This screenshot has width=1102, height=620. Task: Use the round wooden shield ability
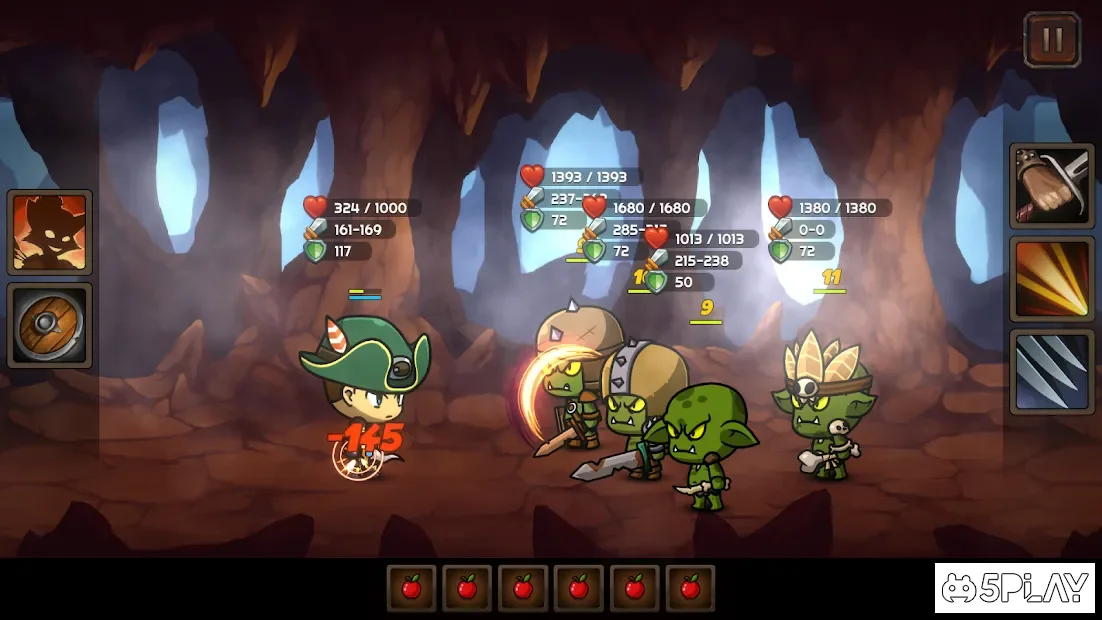[x=50, y=325]
